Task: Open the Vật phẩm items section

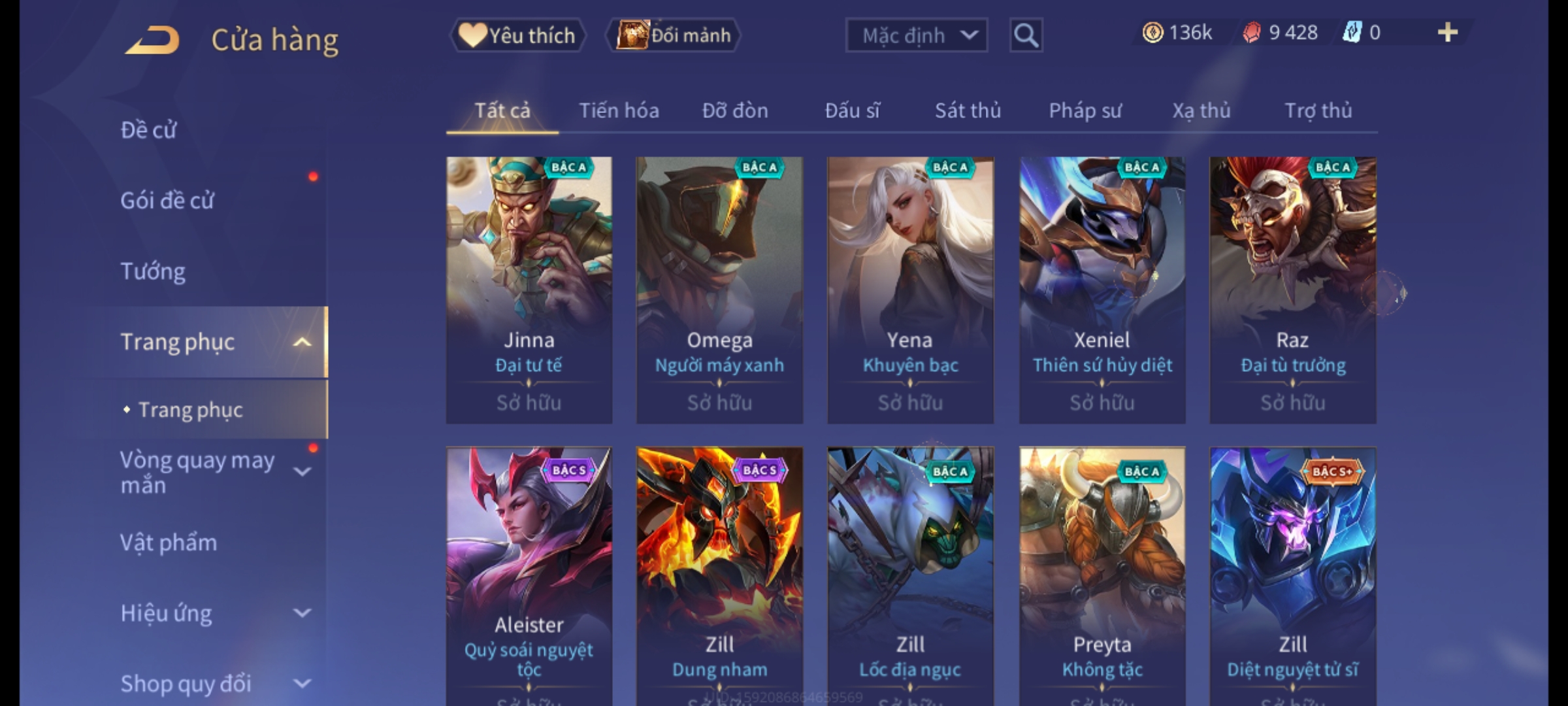Action: [169, 543]
